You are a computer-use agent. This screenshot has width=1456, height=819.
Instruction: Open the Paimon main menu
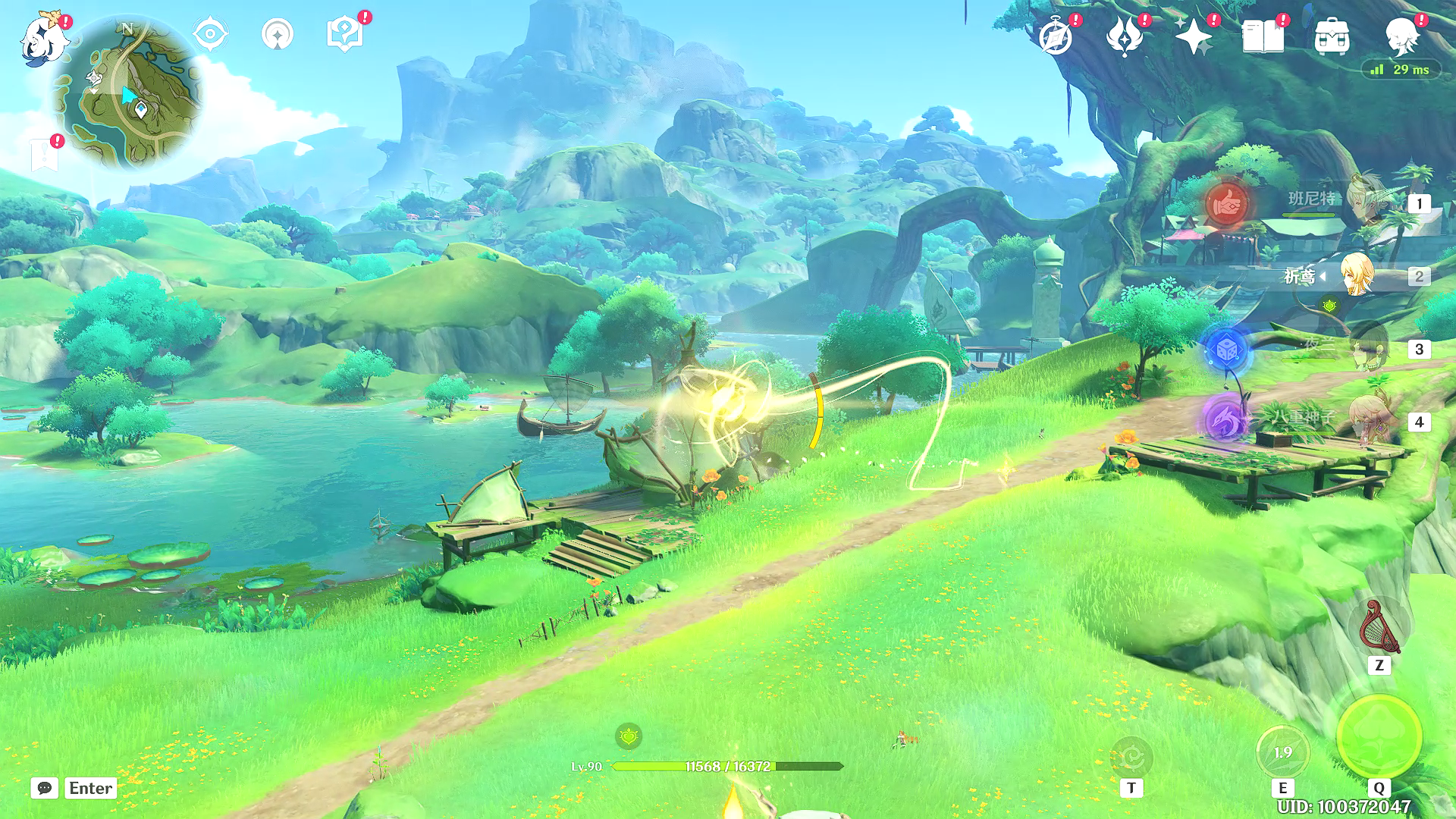pos(43,38)
